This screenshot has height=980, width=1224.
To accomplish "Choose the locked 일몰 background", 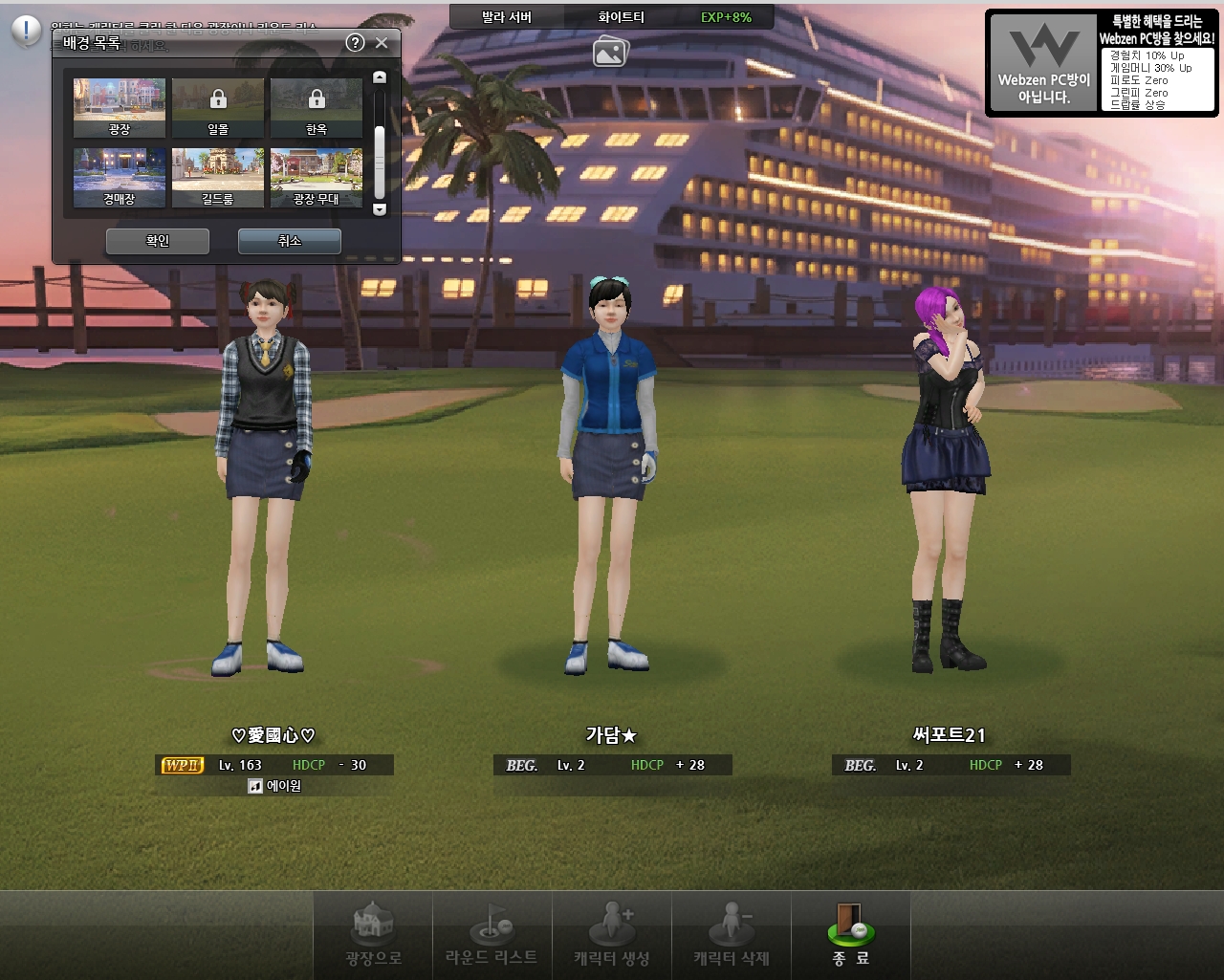I will 218,108.
